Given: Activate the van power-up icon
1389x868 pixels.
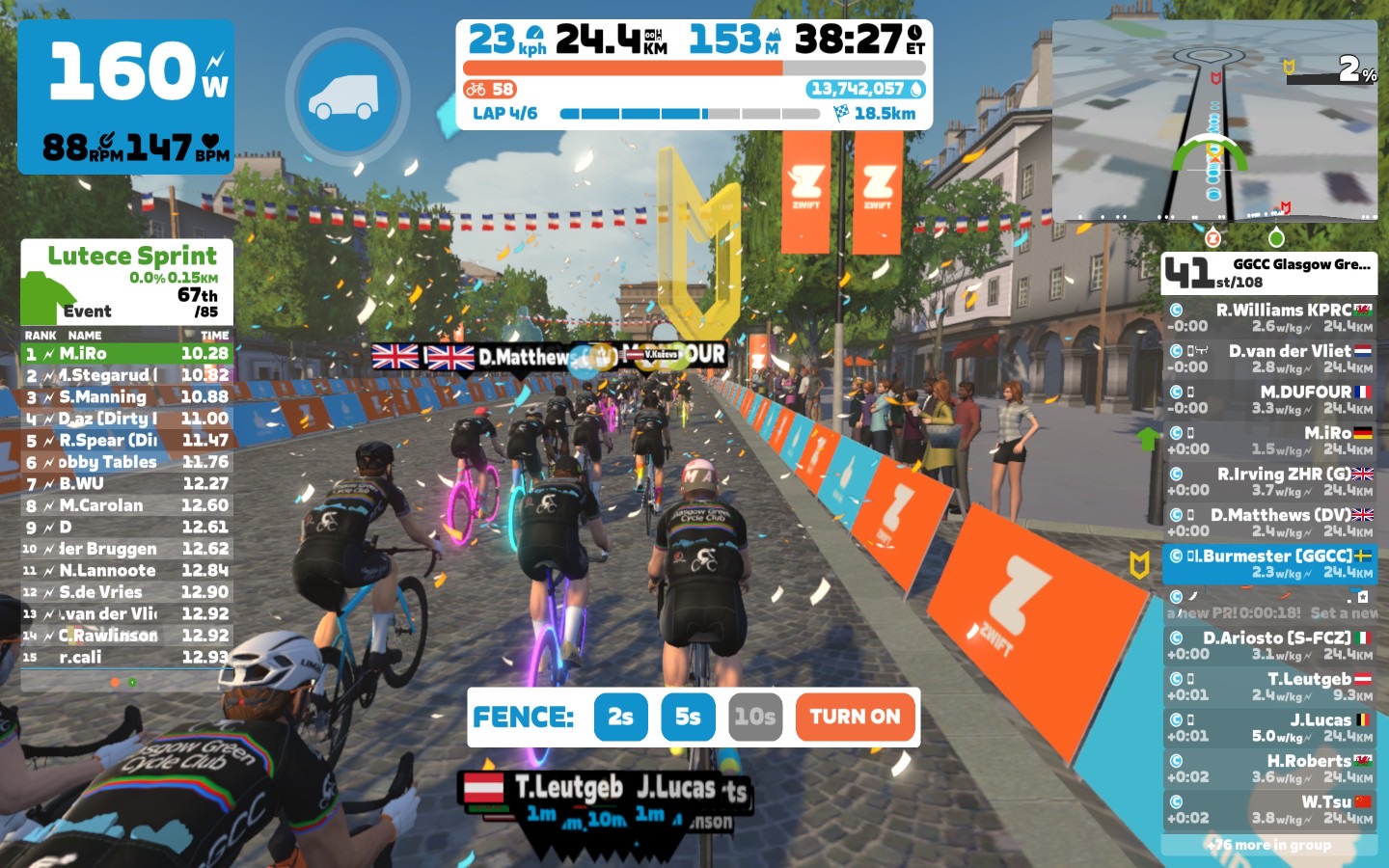Looking at the screenshot, I should coord(347,96).
